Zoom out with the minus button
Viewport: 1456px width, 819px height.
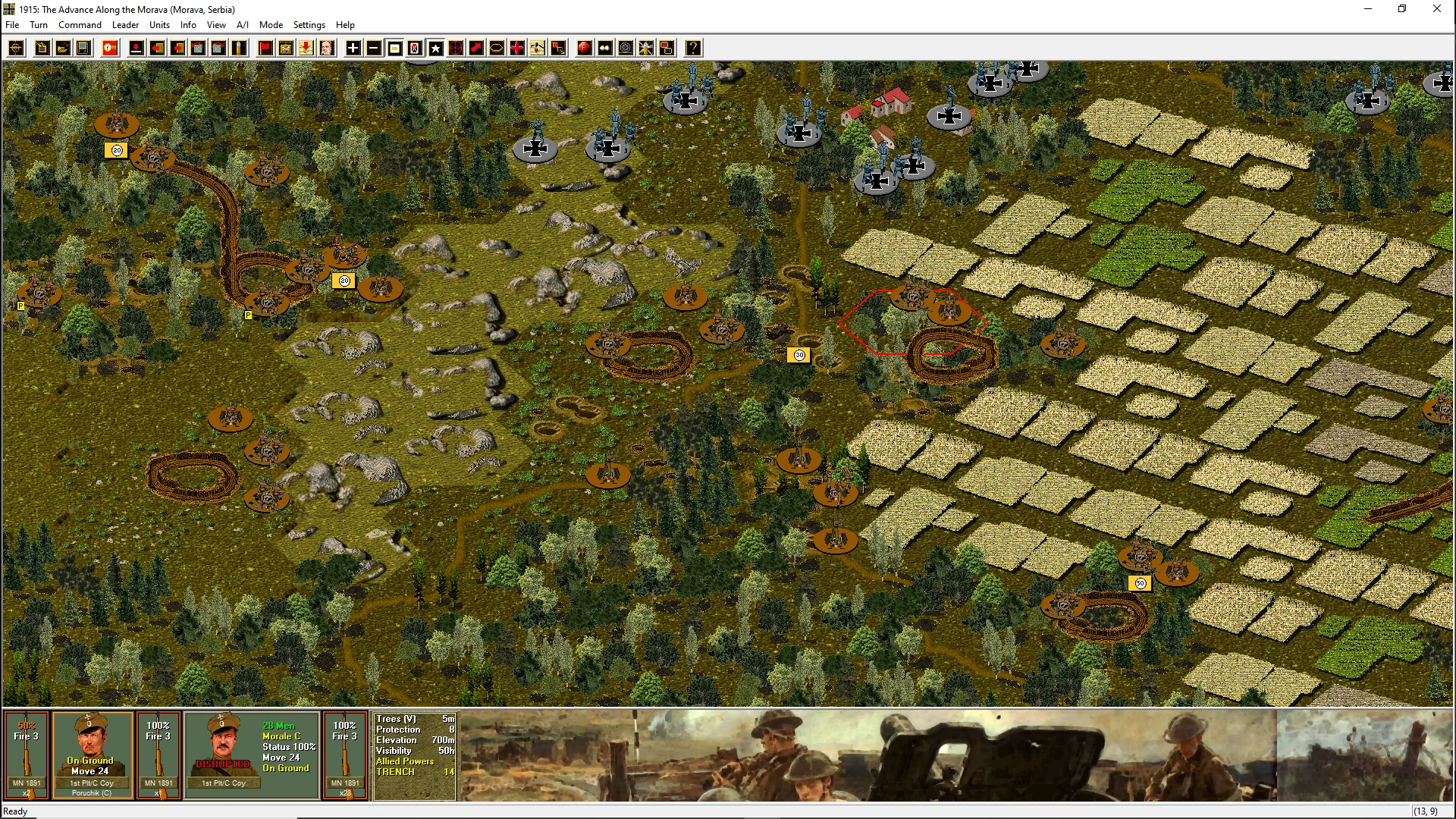tap(374, 49)
